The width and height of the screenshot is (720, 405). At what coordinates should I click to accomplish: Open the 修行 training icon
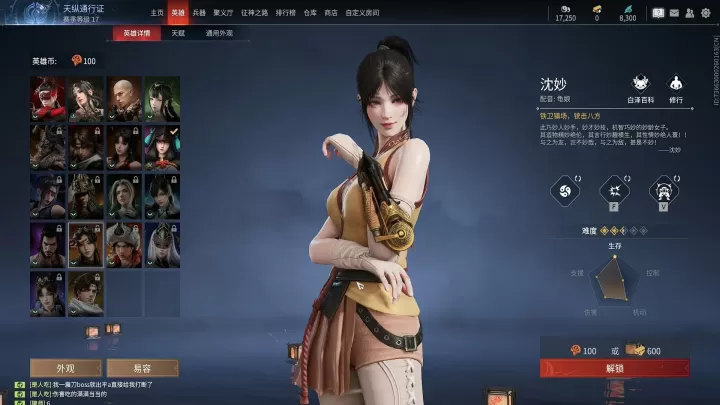tap(676, 88)
